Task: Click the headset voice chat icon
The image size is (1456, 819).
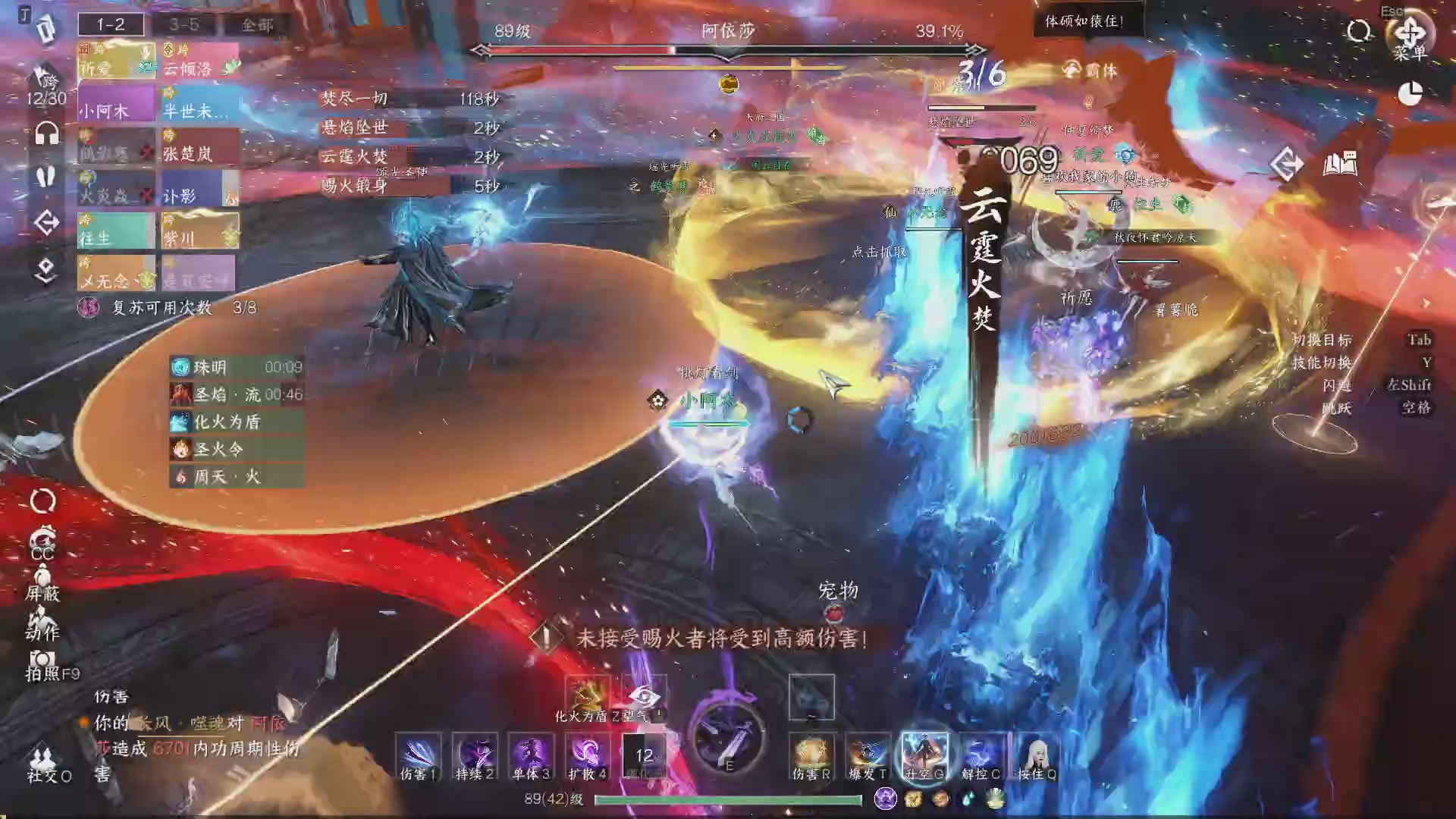Action: click(47, 133)
